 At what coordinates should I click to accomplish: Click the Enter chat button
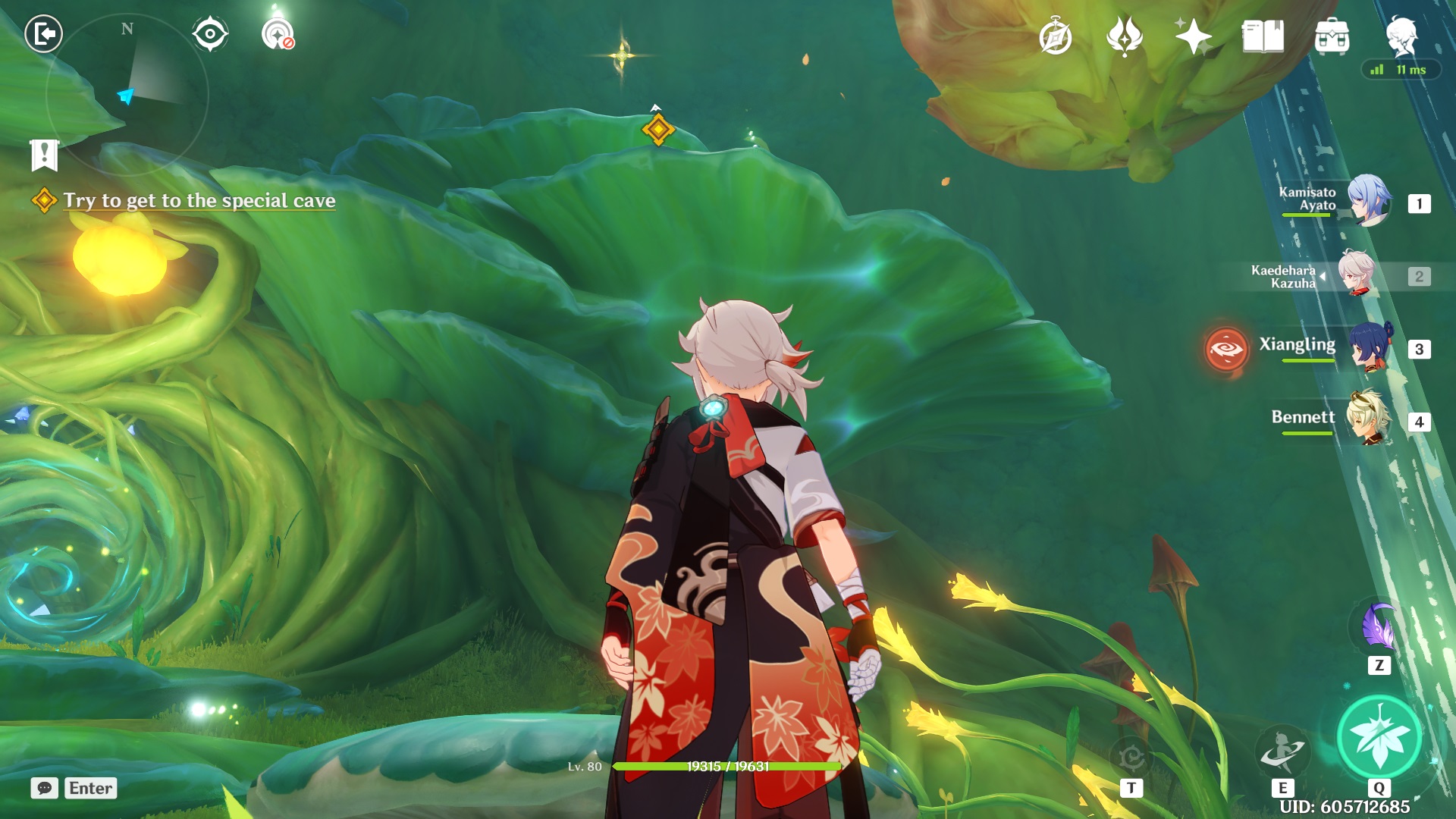90,788
